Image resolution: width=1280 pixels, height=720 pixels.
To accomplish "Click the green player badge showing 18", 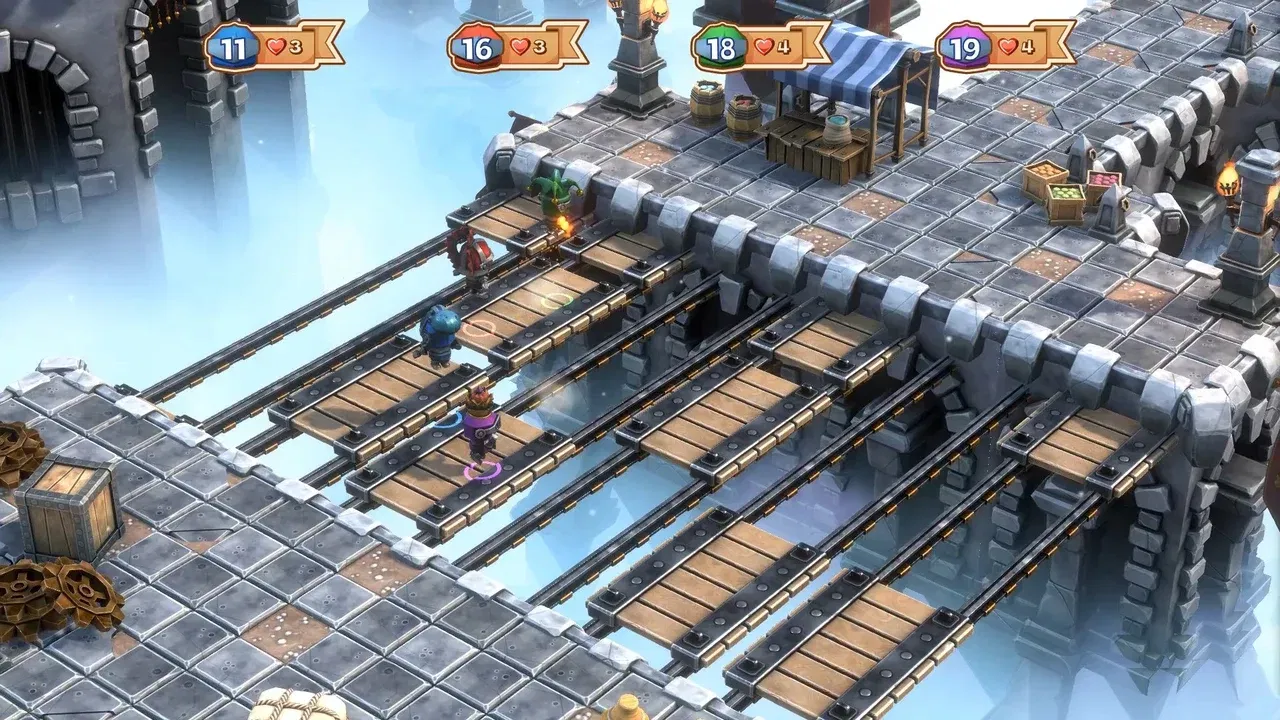I will (x=719, y=43).
